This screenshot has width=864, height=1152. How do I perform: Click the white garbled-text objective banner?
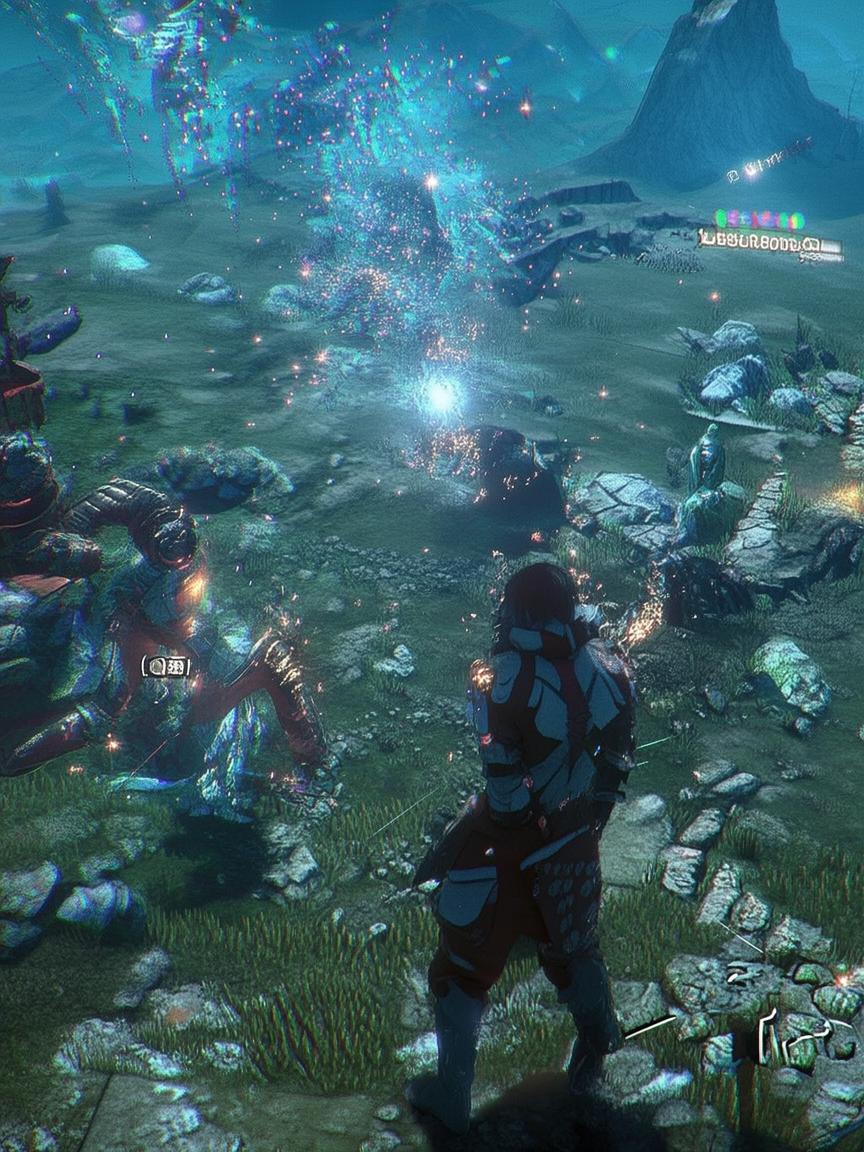coord(769,242)
